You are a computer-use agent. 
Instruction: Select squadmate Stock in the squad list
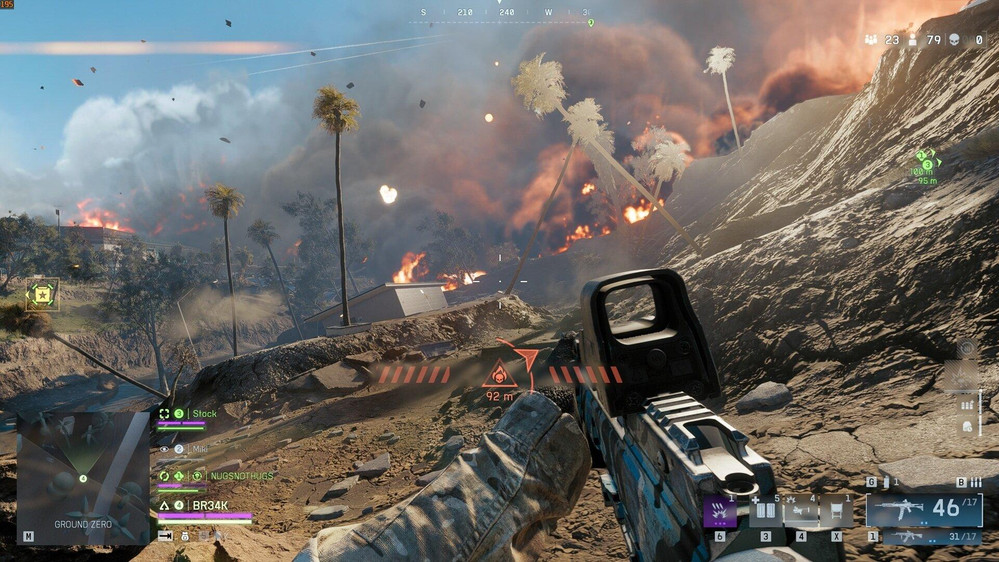pos(204,413)
